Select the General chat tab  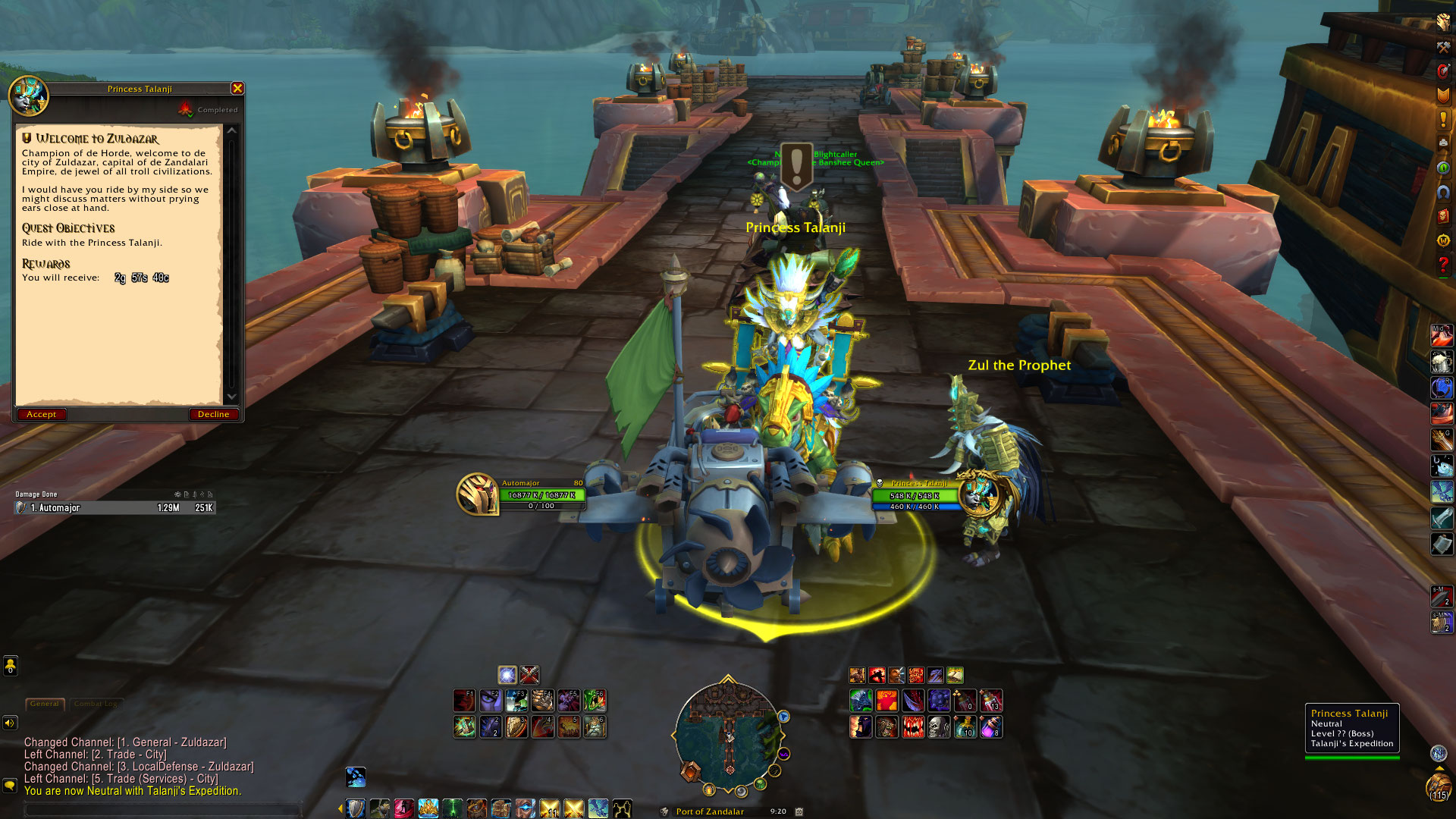(x=45, y=704)
